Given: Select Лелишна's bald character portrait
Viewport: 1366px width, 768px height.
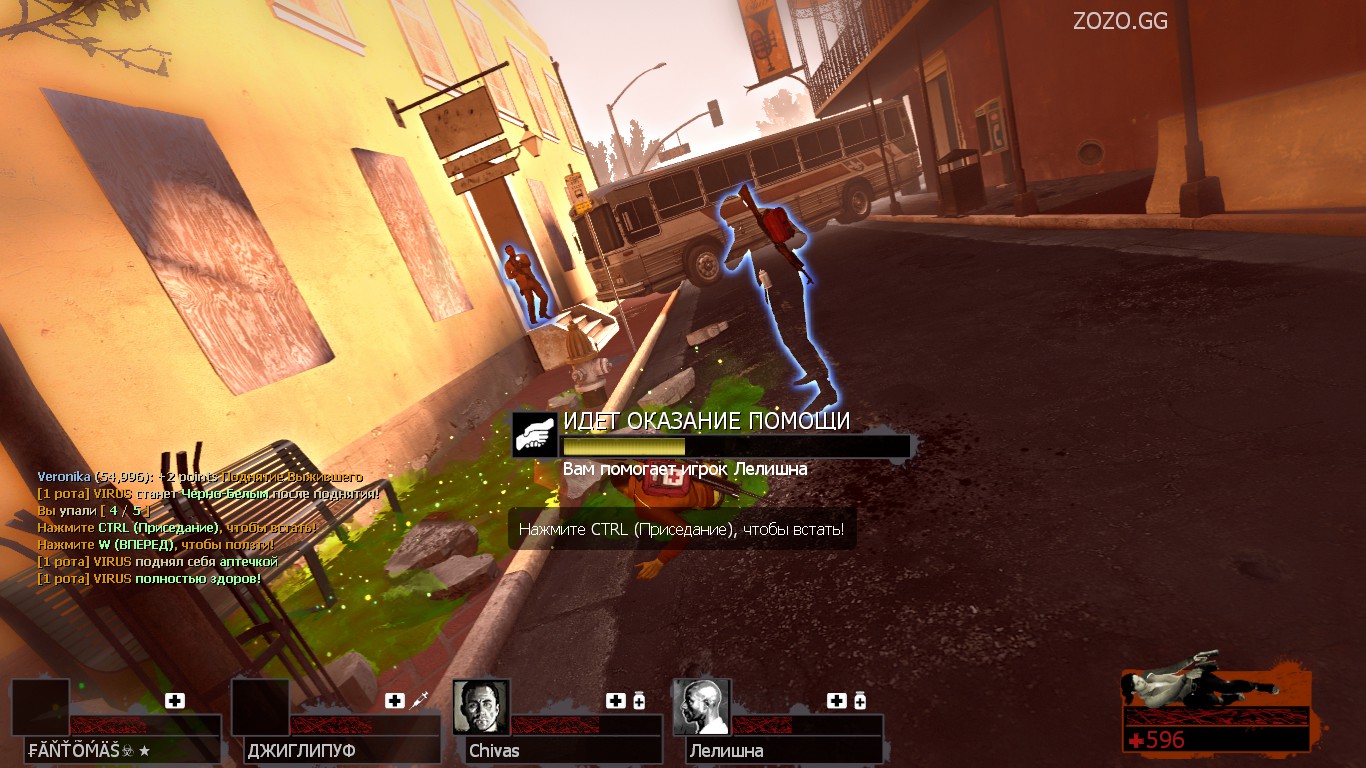Looking at the screenshot, I should point(702,707).
